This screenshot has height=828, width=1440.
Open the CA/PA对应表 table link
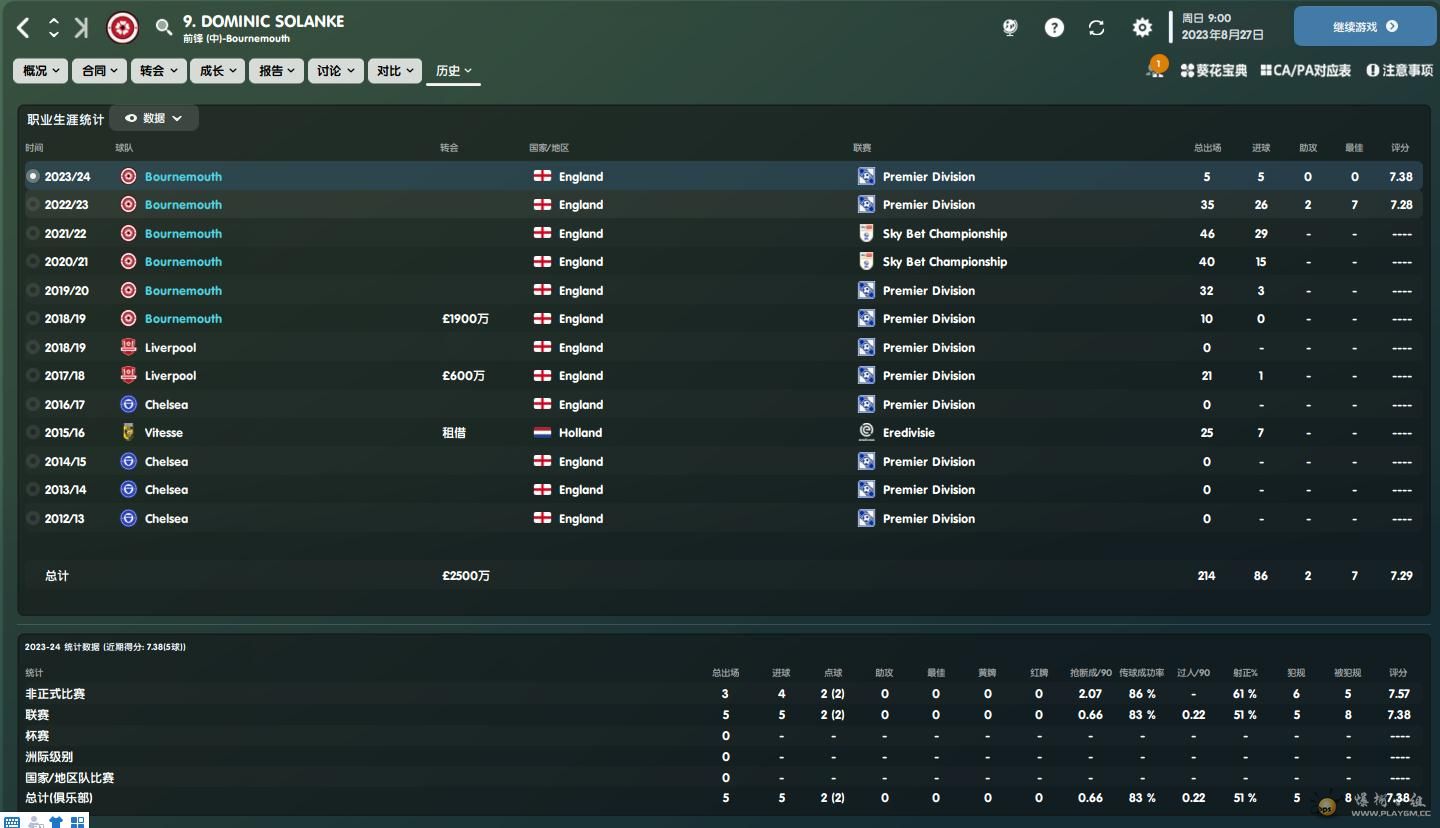[x=1306, y=71]
